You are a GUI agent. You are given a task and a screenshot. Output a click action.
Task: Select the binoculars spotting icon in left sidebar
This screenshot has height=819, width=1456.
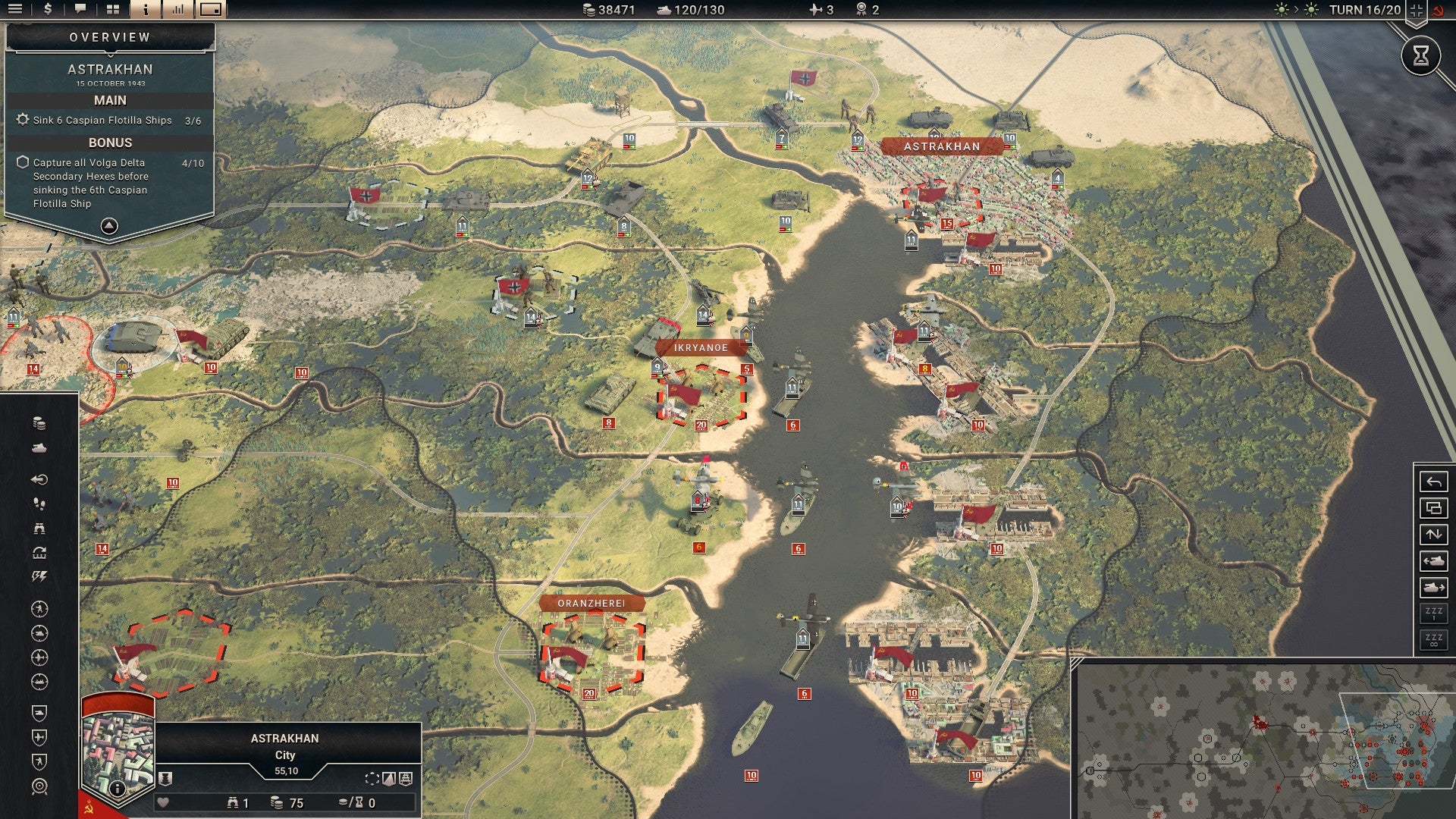(39, 529)
